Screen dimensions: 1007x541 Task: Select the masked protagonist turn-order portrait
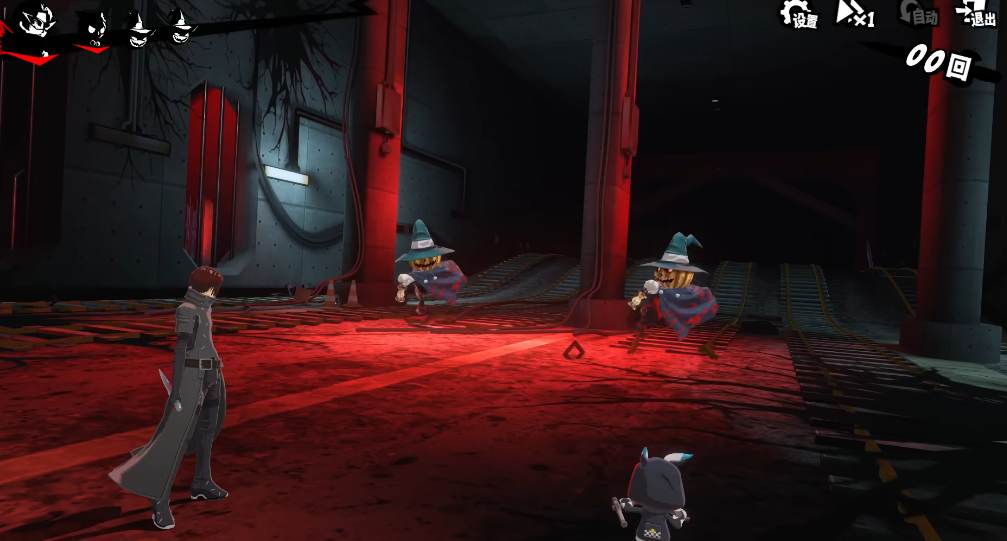tap(36, 22)
